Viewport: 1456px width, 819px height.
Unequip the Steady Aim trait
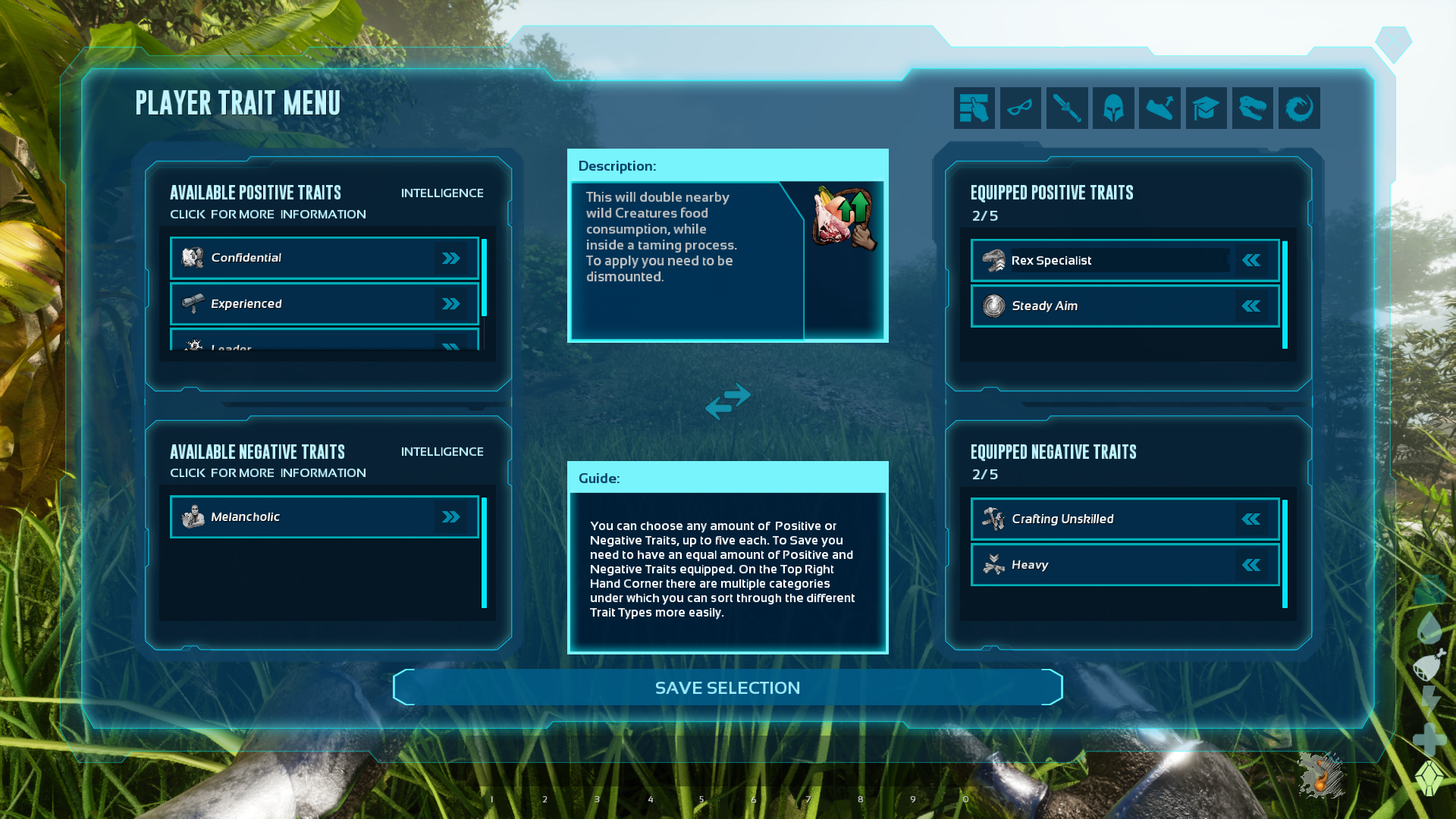[x=1251, y=306]
